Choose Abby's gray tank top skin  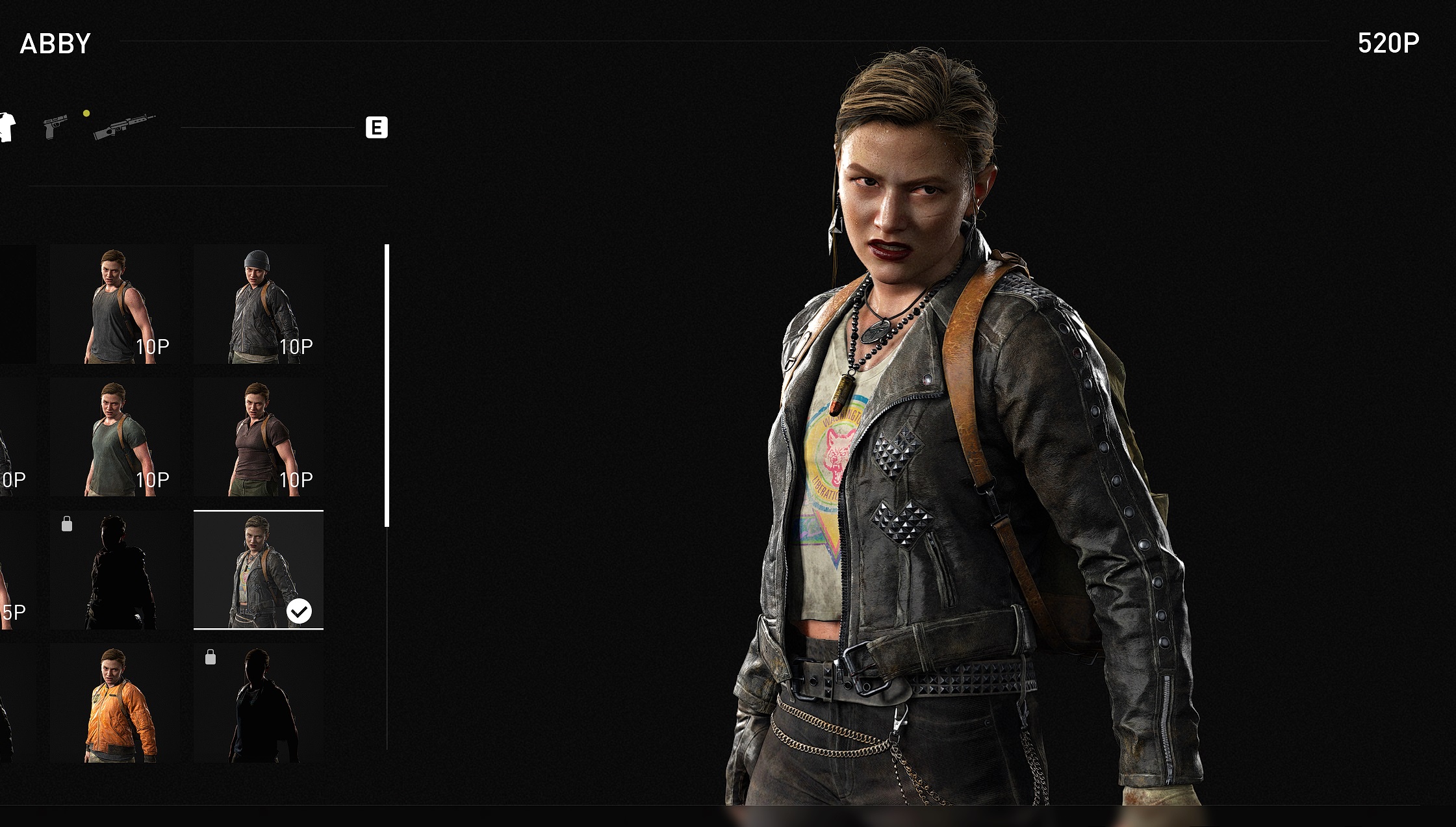[115, 305]
